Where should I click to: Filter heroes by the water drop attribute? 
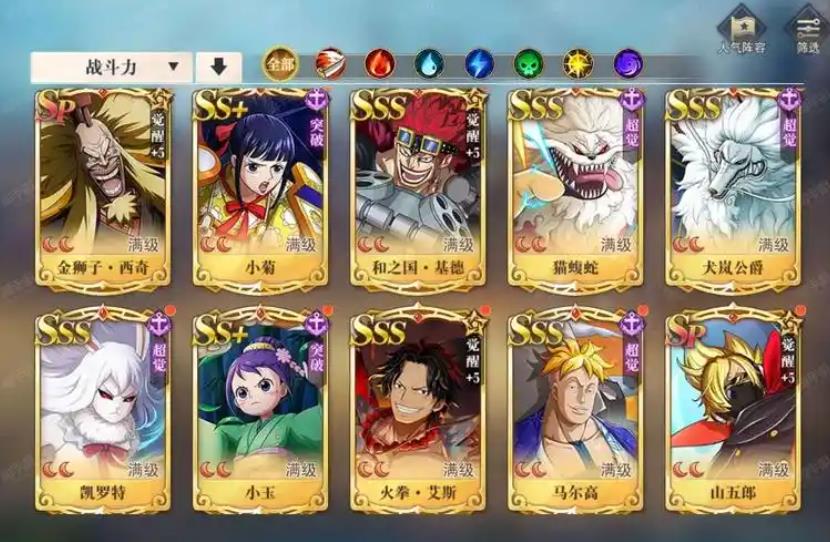point(429,65)
